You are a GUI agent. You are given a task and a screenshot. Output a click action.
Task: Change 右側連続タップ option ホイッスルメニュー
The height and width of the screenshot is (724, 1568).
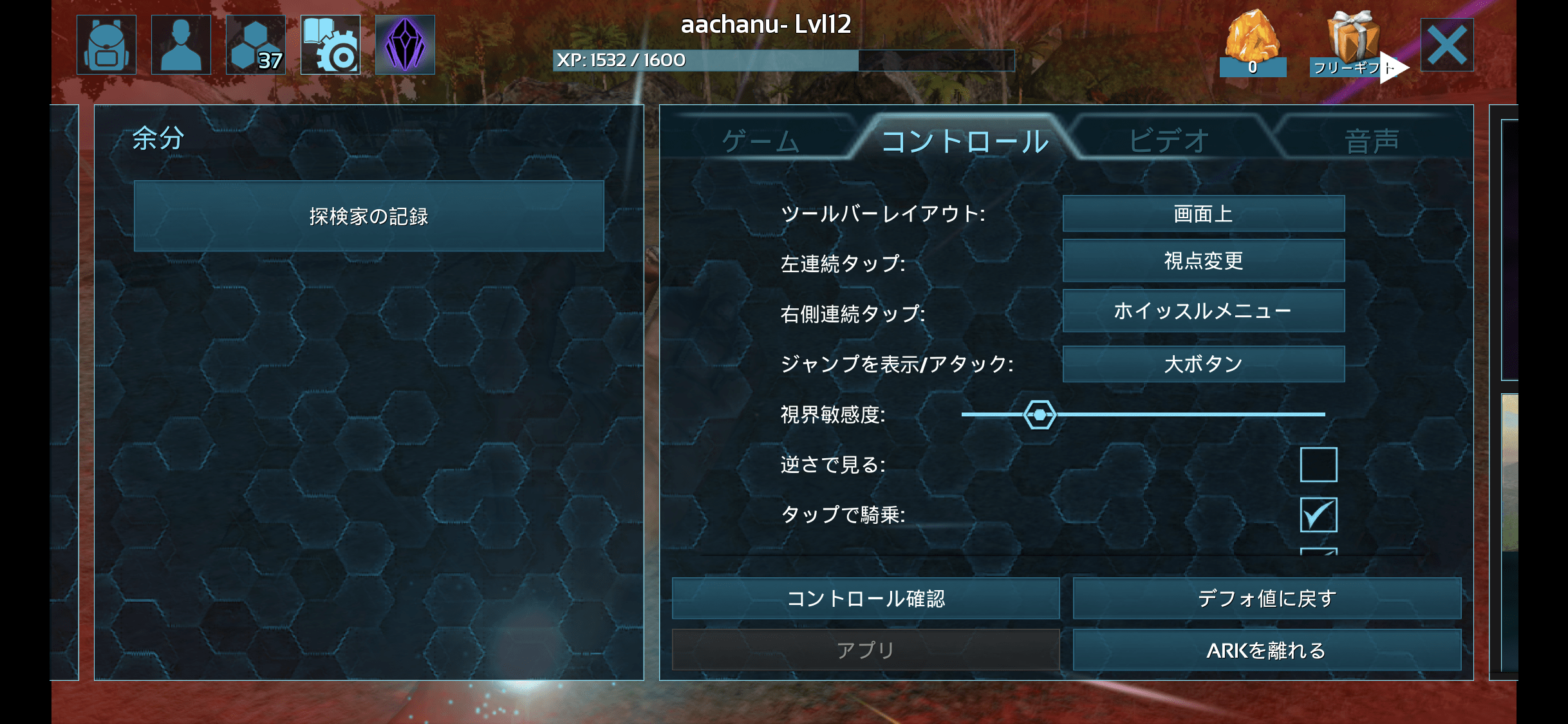pos(1203,311)
